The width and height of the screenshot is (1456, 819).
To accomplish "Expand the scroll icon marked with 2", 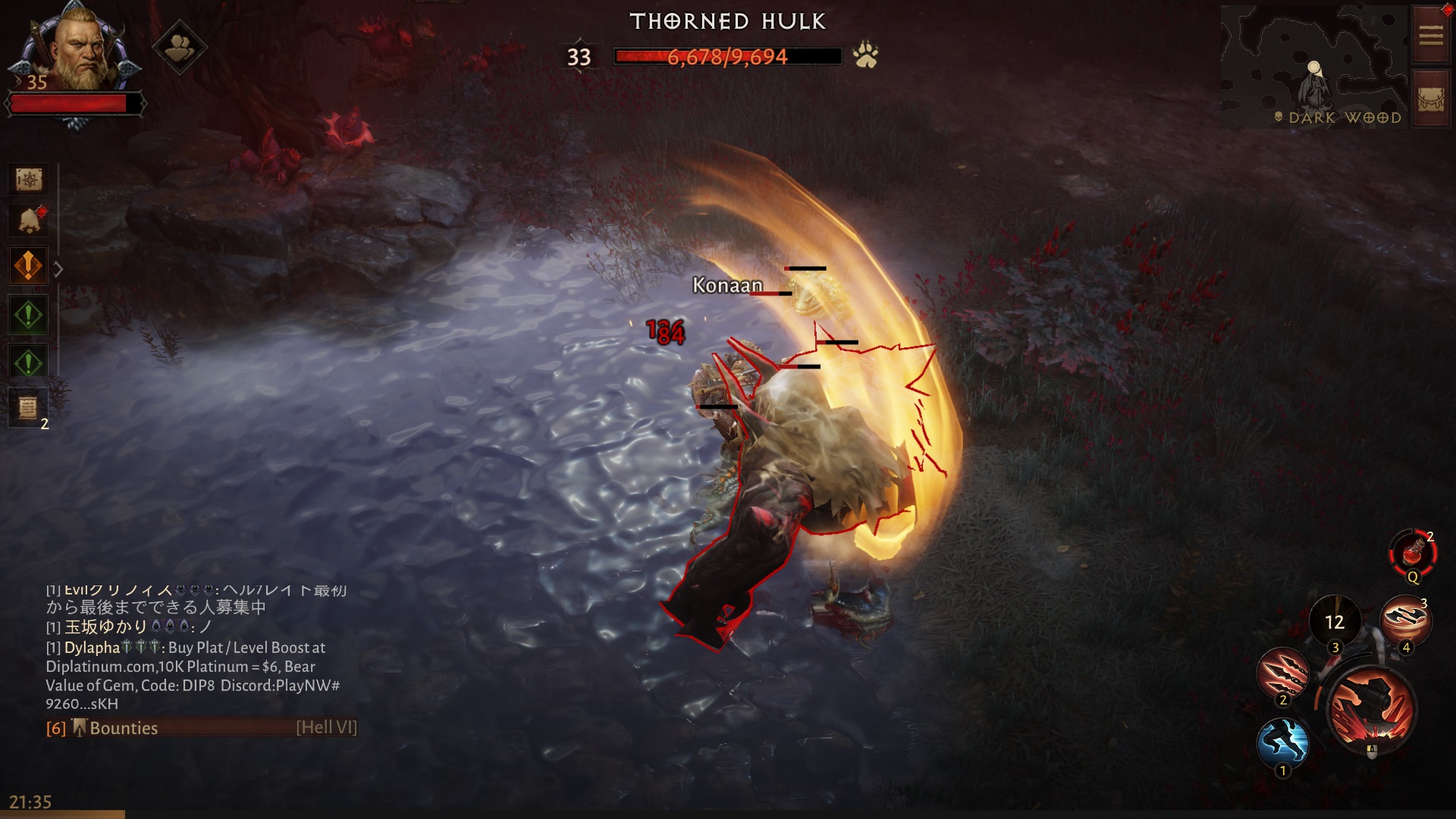I will (27, 407).
